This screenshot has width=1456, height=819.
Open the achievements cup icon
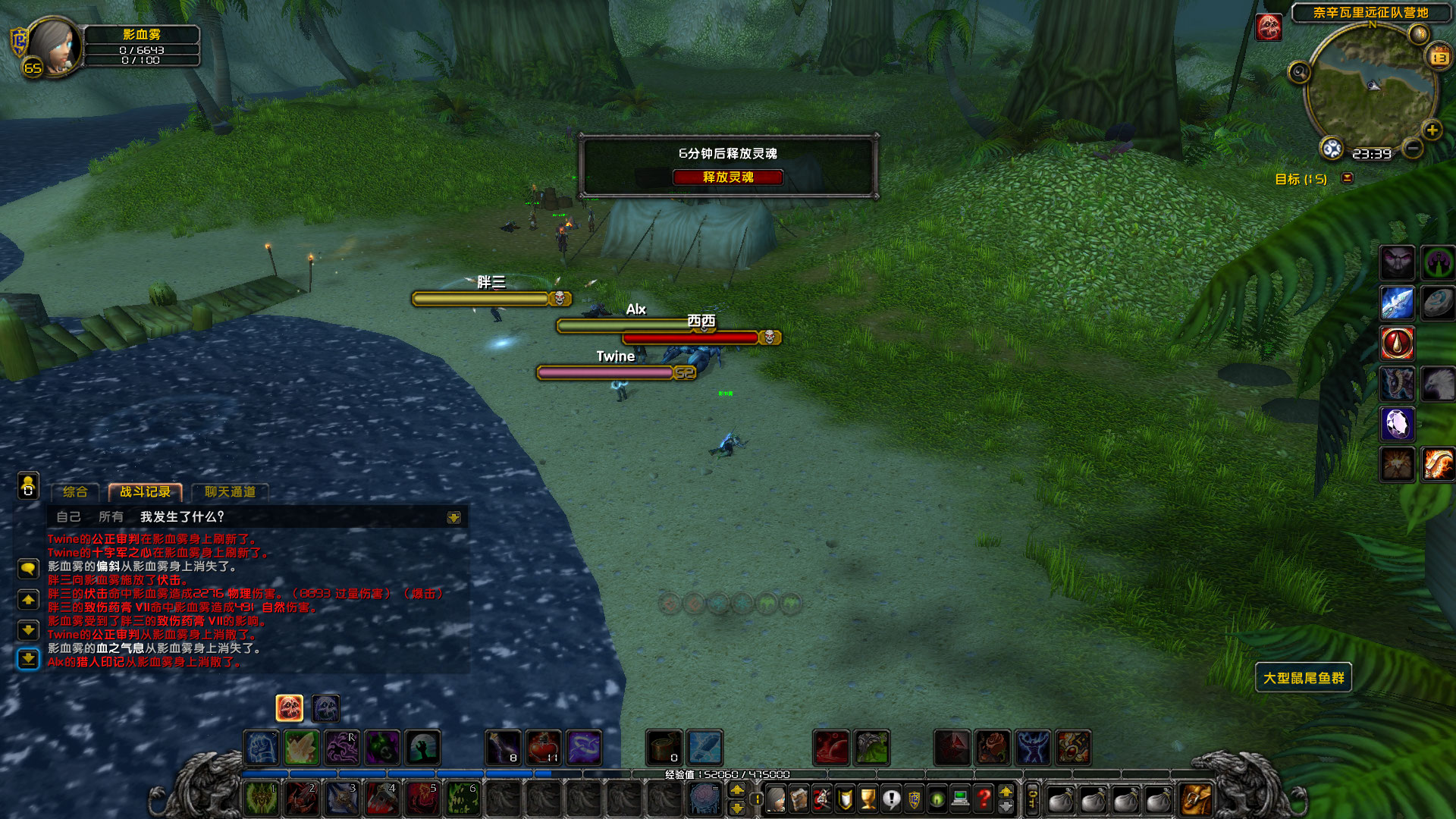coord(868,799)
